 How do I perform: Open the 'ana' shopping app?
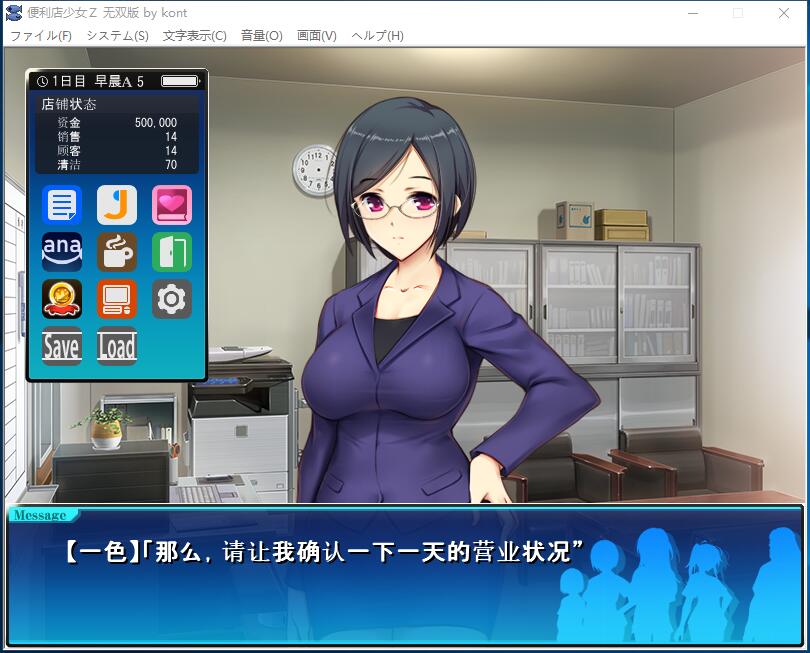pos(62,252)
